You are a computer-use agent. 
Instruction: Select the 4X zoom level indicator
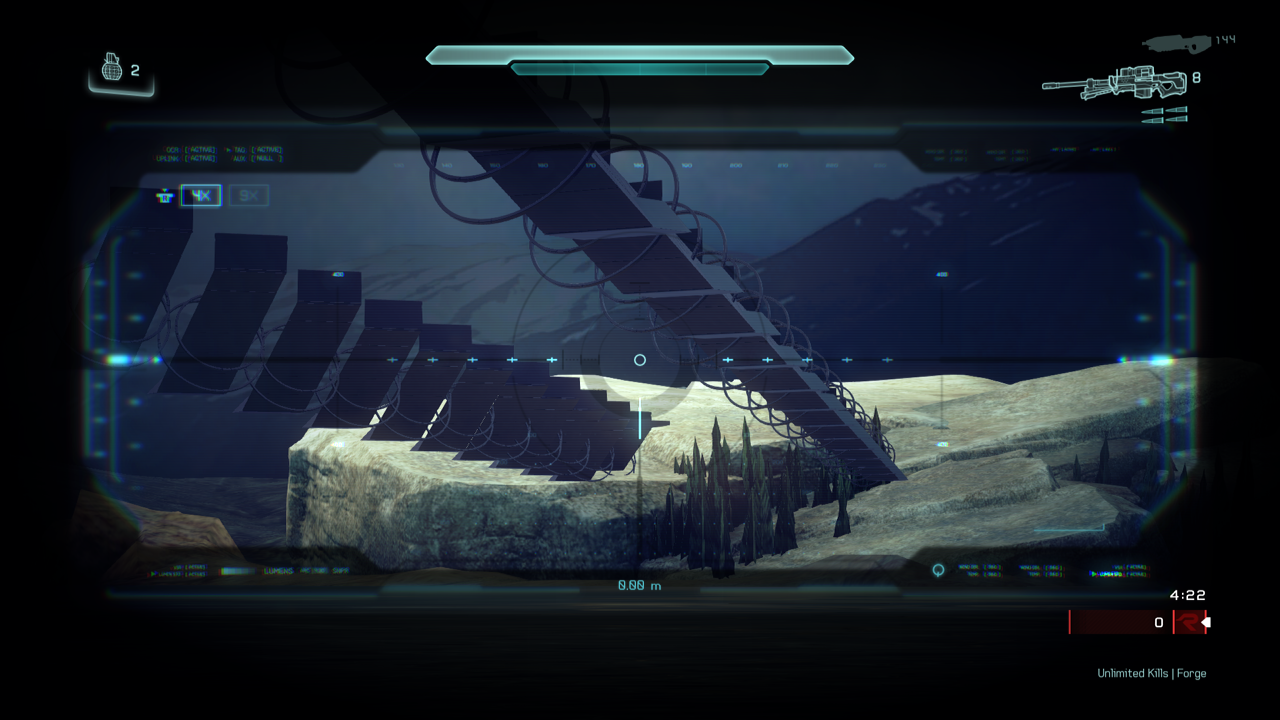[x=201, y=196]
